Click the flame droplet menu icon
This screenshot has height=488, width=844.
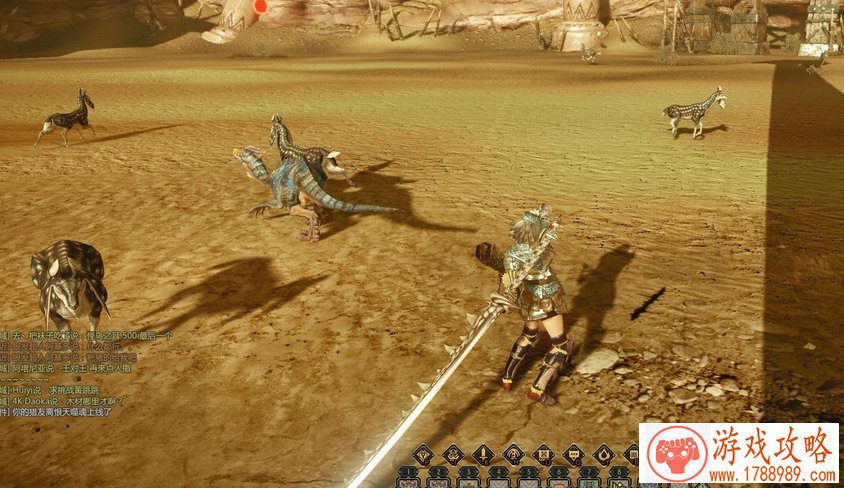click(603, 454)
